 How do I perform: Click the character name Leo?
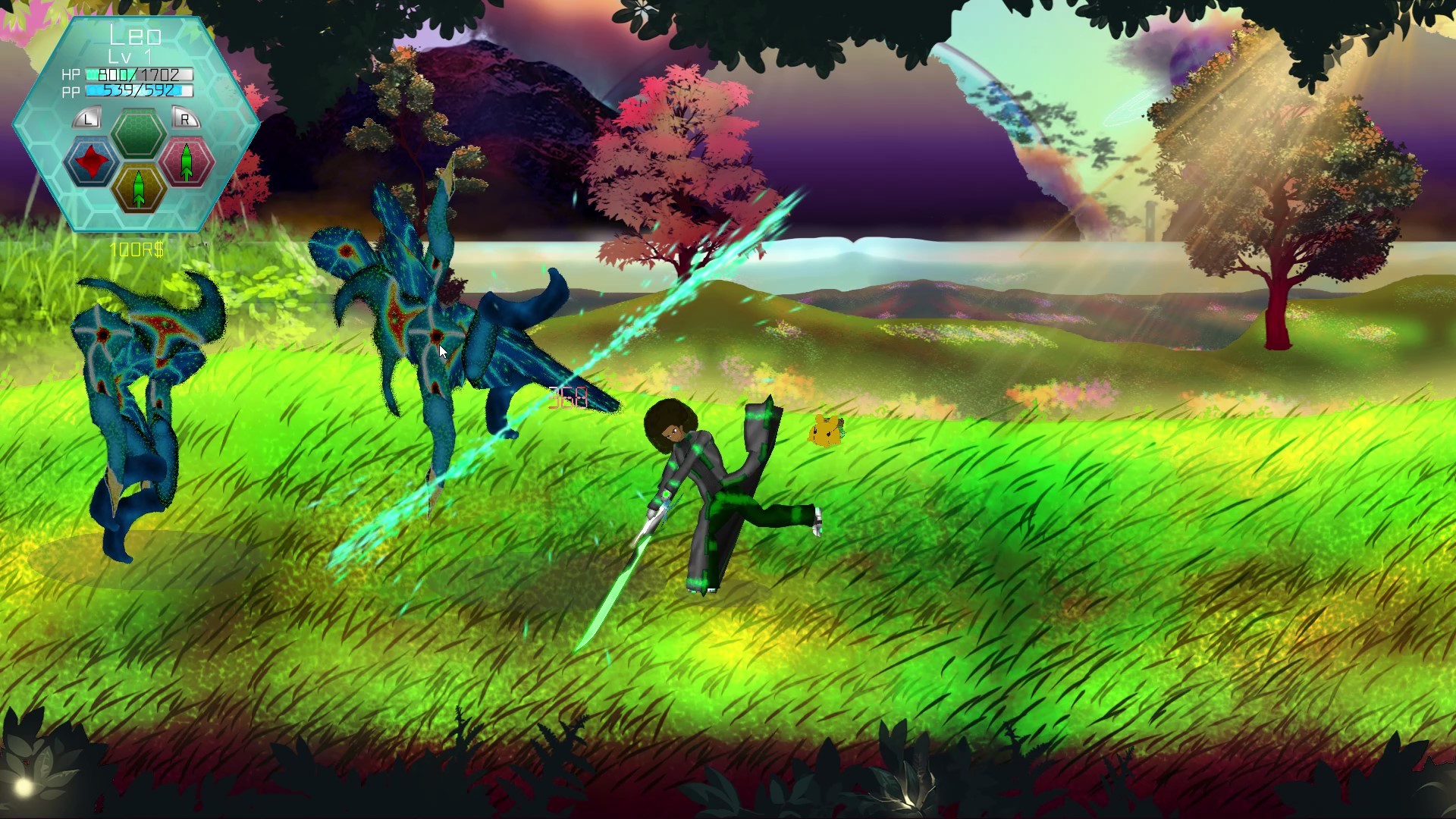tap(135, 34)
